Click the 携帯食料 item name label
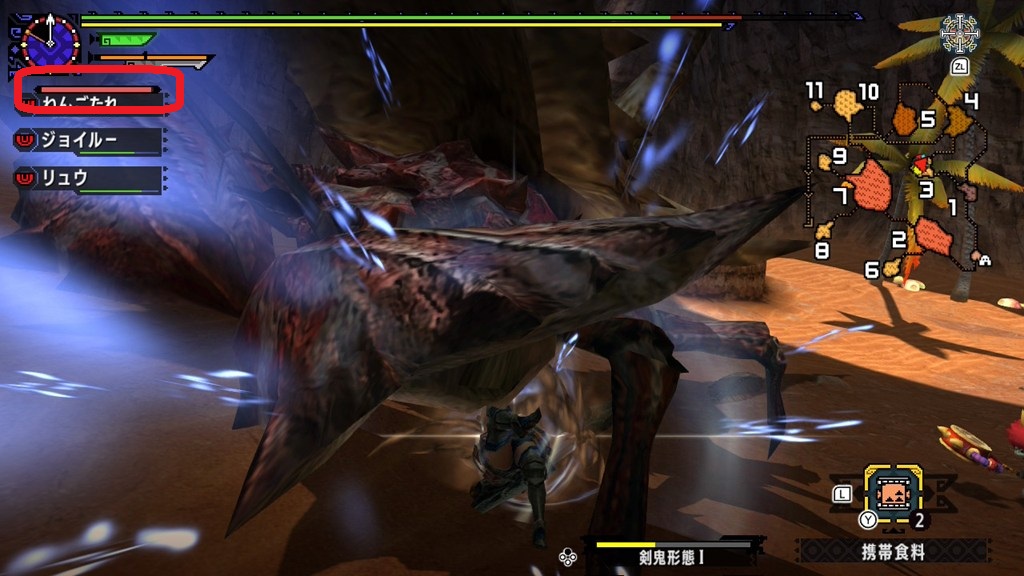 point(893,551)
